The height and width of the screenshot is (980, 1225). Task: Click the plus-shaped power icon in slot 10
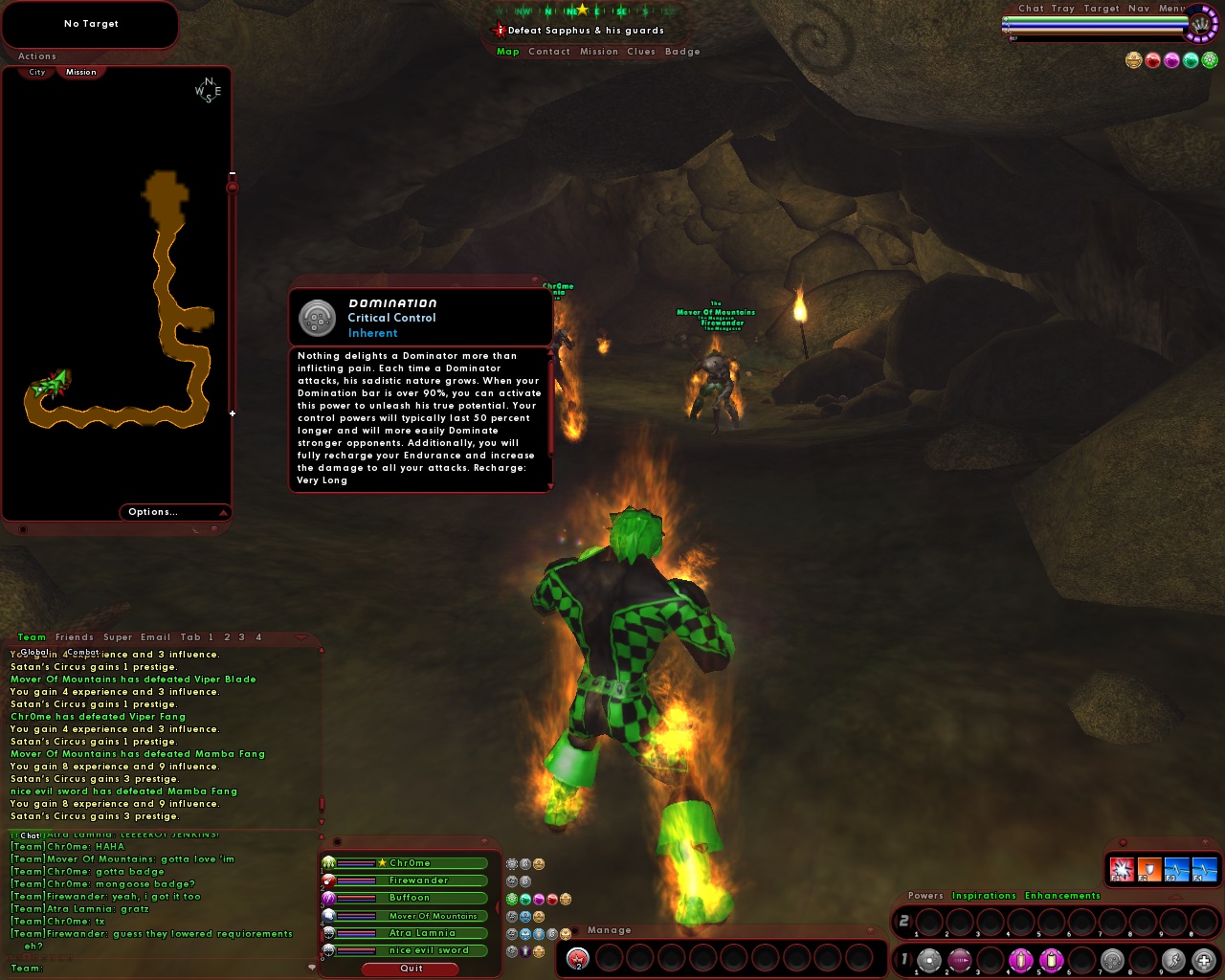pos(1202,961)
